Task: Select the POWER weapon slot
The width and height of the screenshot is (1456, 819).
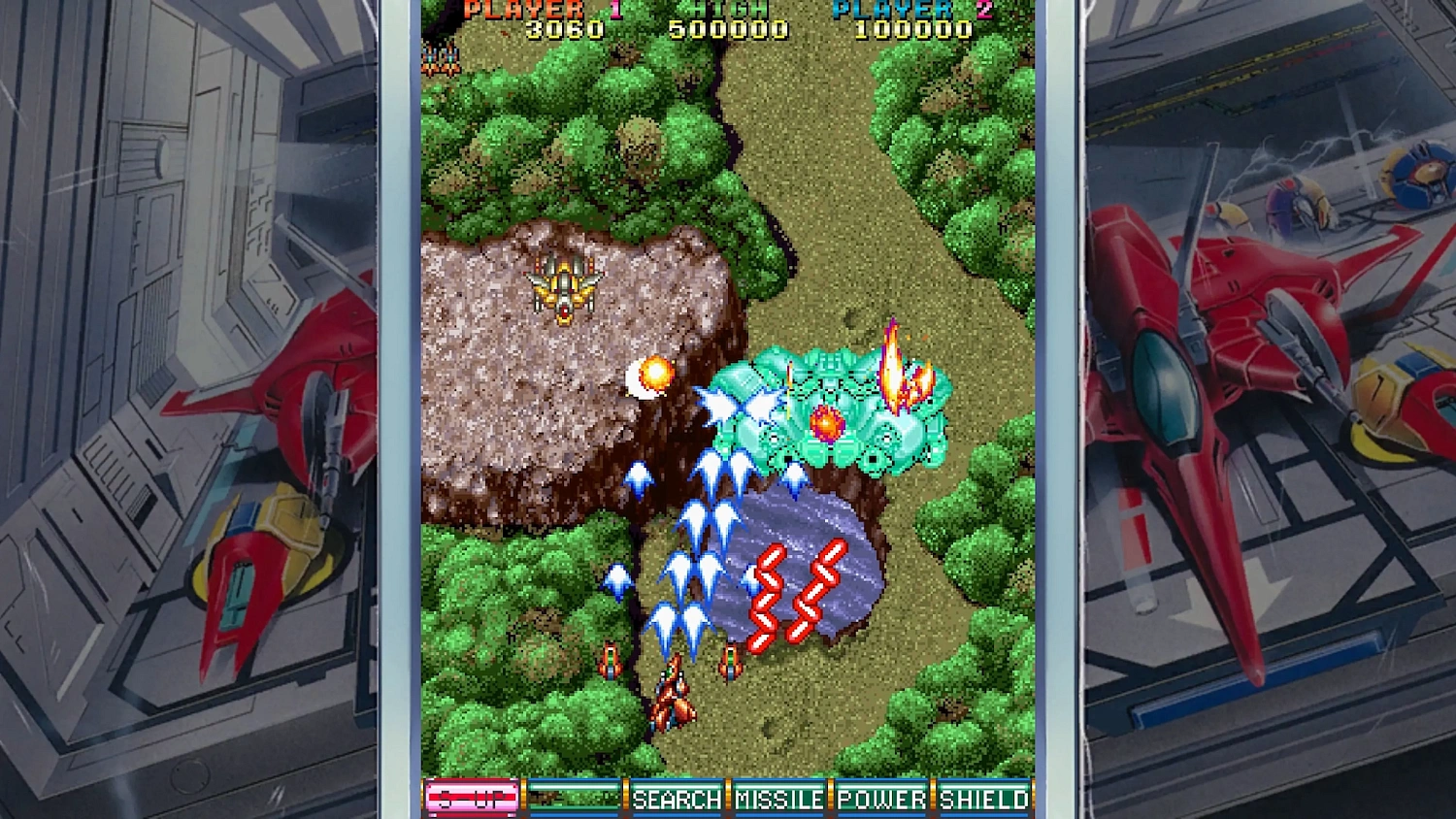Action: tap(881, 799)
